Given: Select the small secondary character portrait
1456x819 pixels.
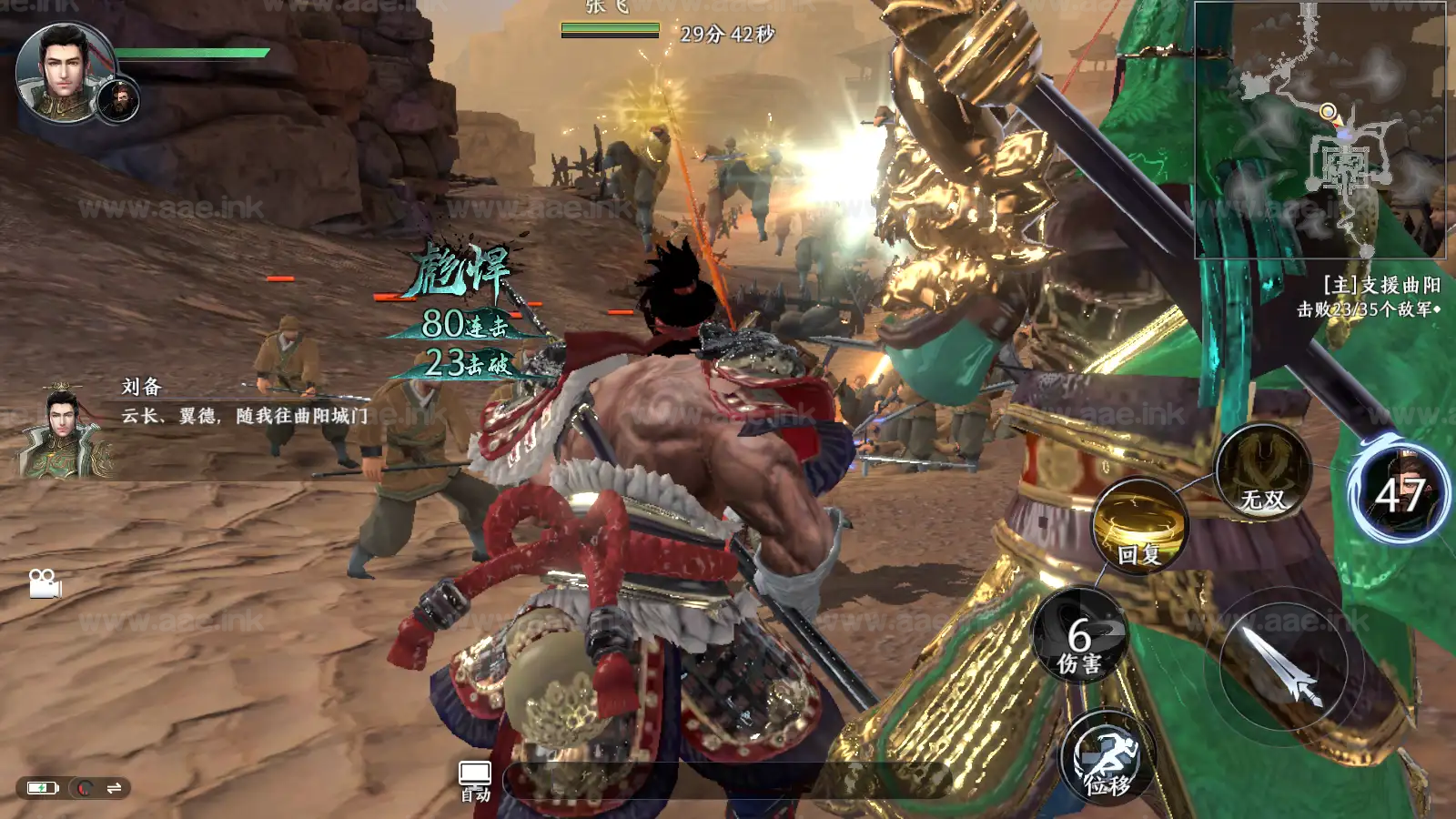Looking at the screenshot, I should click(118, 100).
